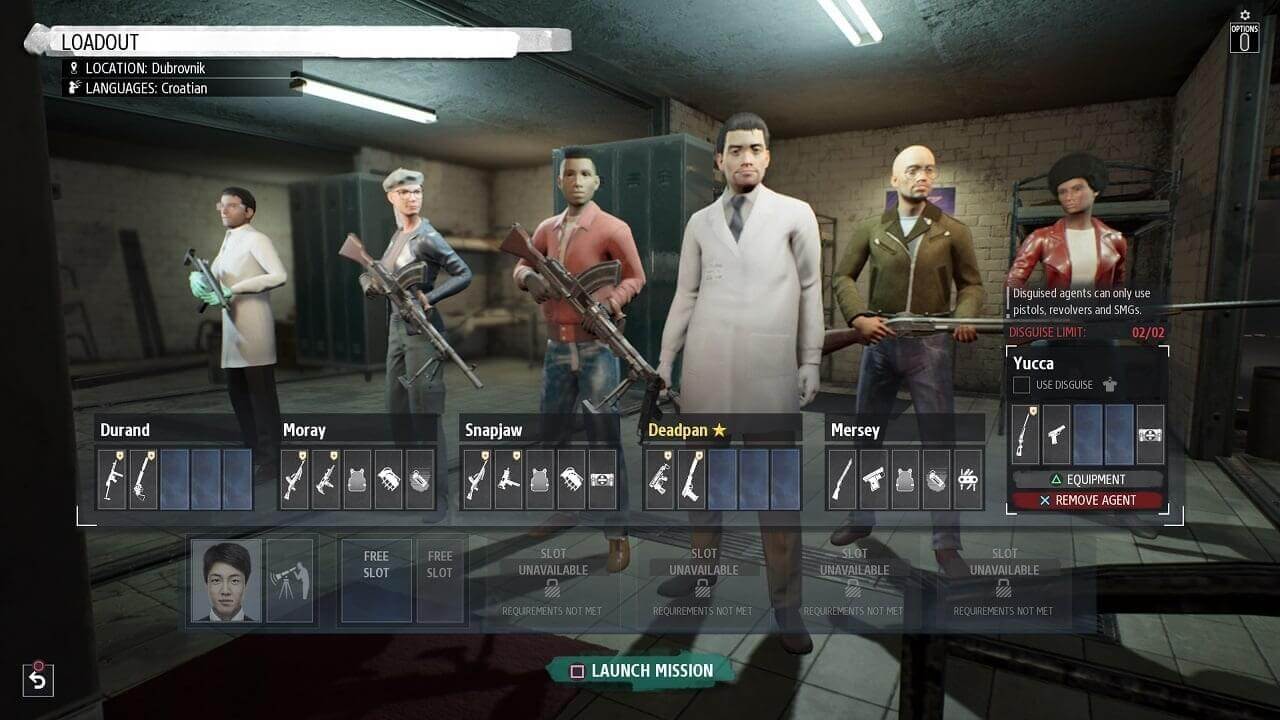The height and width of the screenshot is (720, 1280).
Task: Select Yucca's medkit slot
Action: [x=1150, y=435]
